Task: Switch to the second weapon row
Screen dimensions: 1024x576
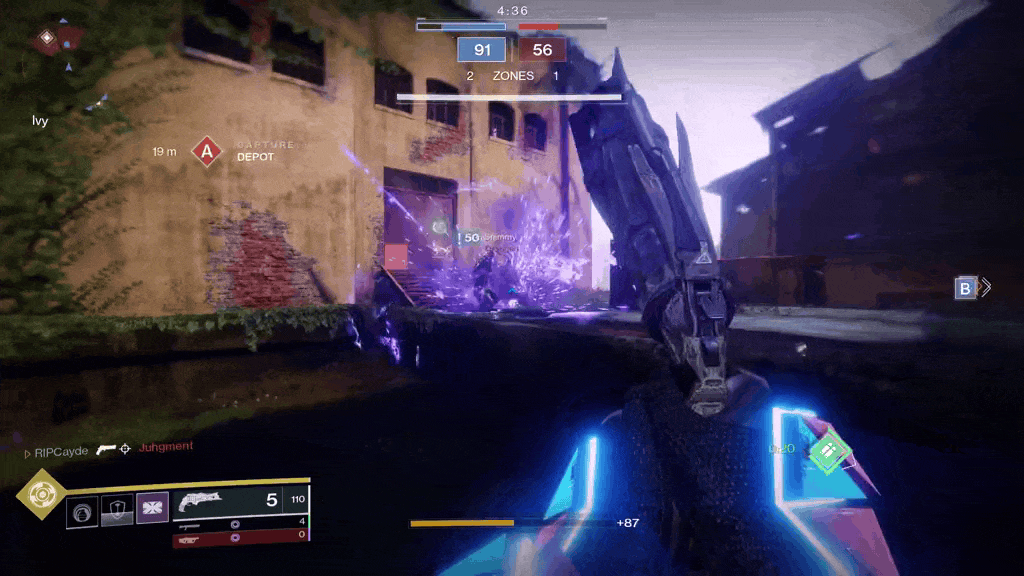Action: coord(240,523)
